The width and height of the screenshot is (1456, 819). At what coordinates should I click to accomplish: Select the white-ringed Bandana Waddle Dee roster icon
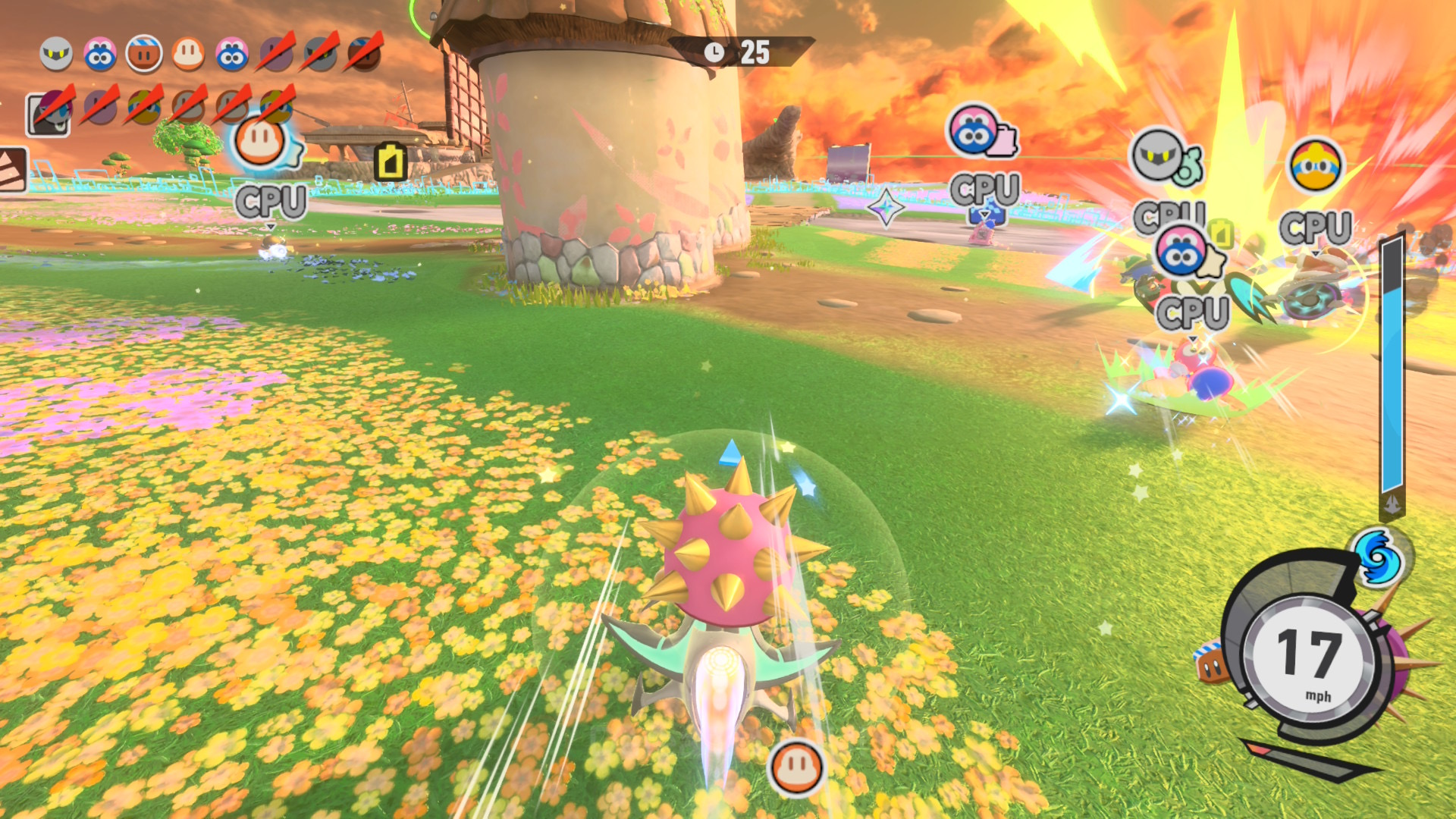click(x=144, y=54)
